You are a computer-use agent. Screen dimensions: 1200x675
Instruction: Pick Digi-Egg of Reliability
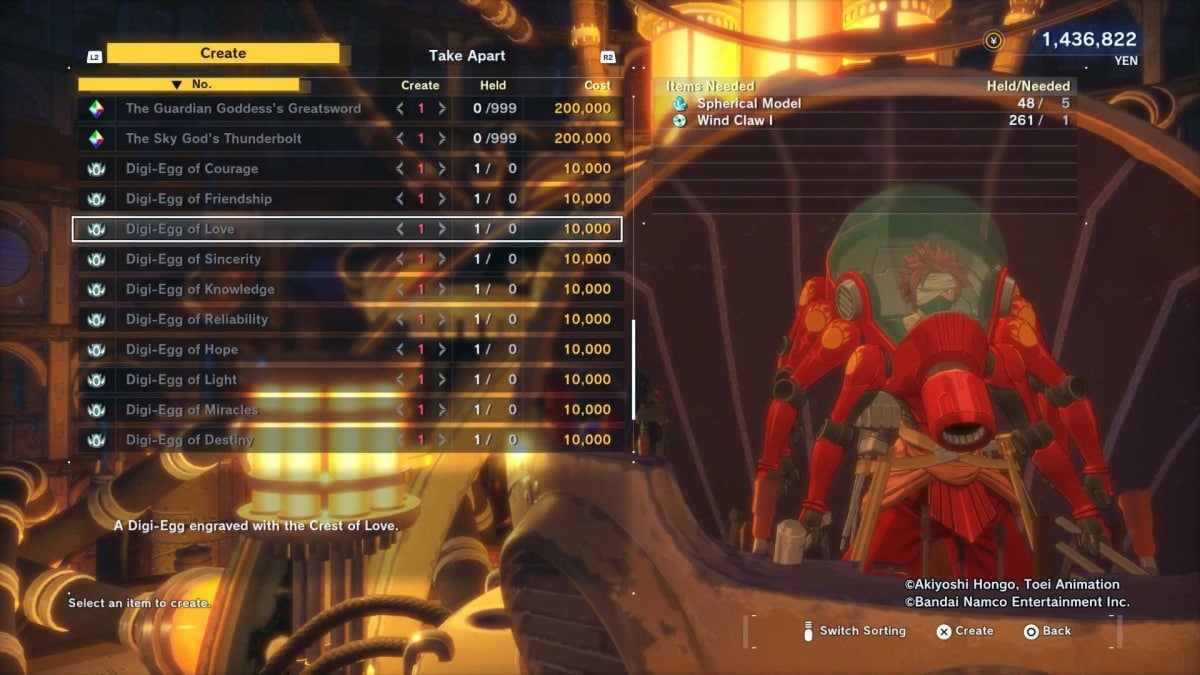pyautogui.click(x=197, y=319)
